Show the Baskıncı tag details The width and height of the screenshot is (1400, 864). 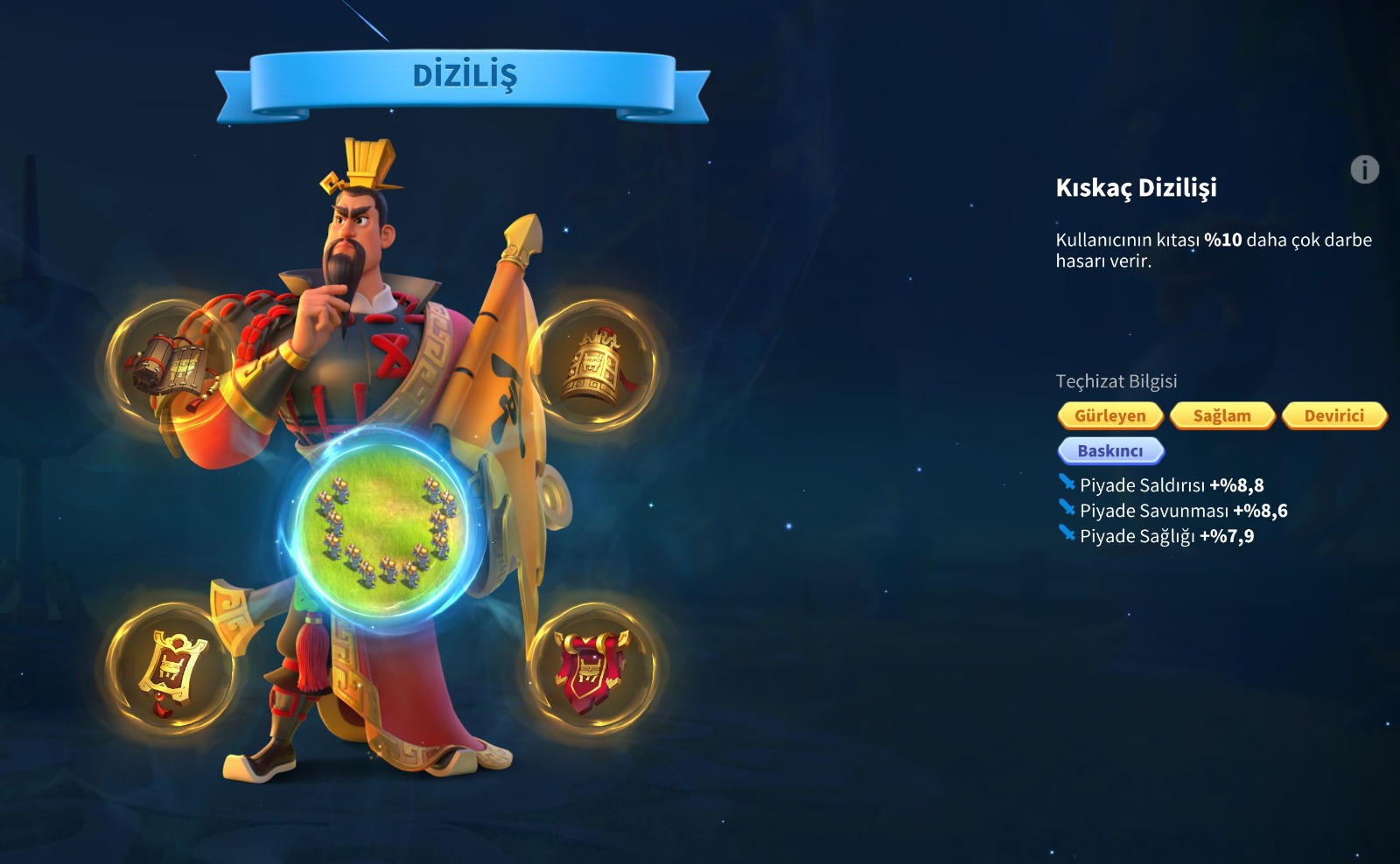pos(1109,450)
